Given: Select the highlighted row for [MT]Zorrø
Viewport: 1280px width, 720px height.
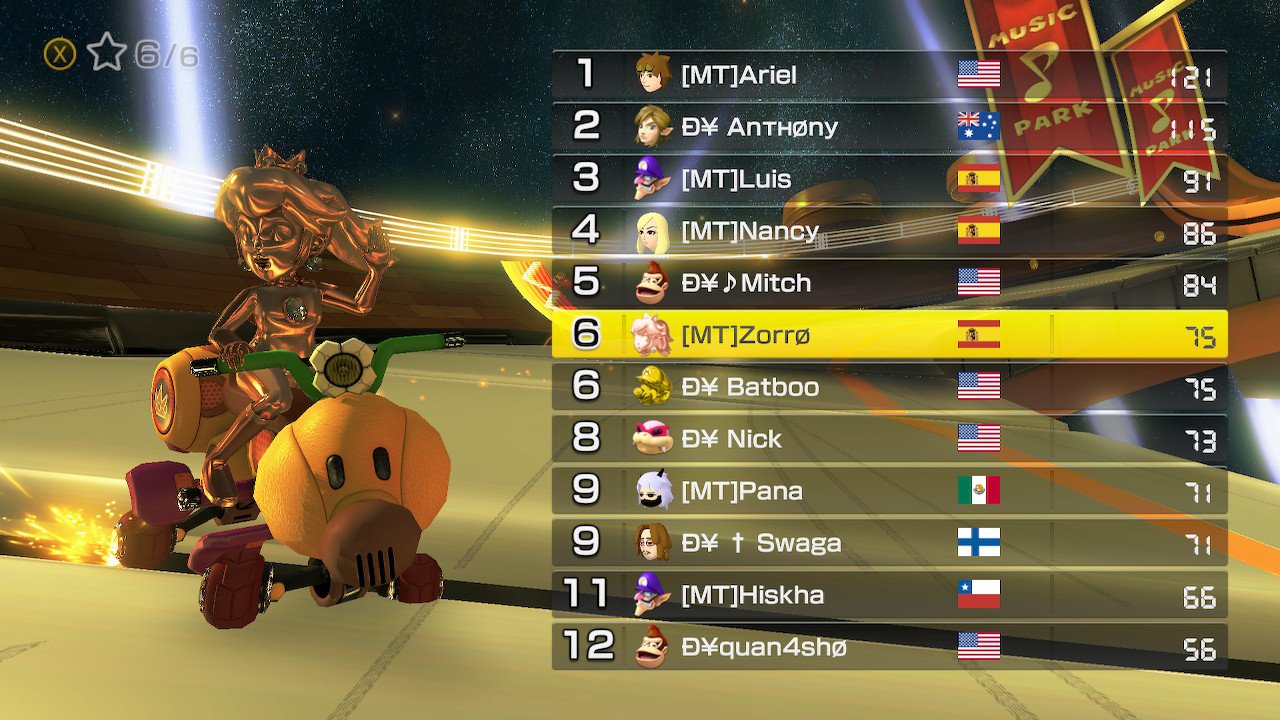Looking at the screenshot, I should click(890, 334).
